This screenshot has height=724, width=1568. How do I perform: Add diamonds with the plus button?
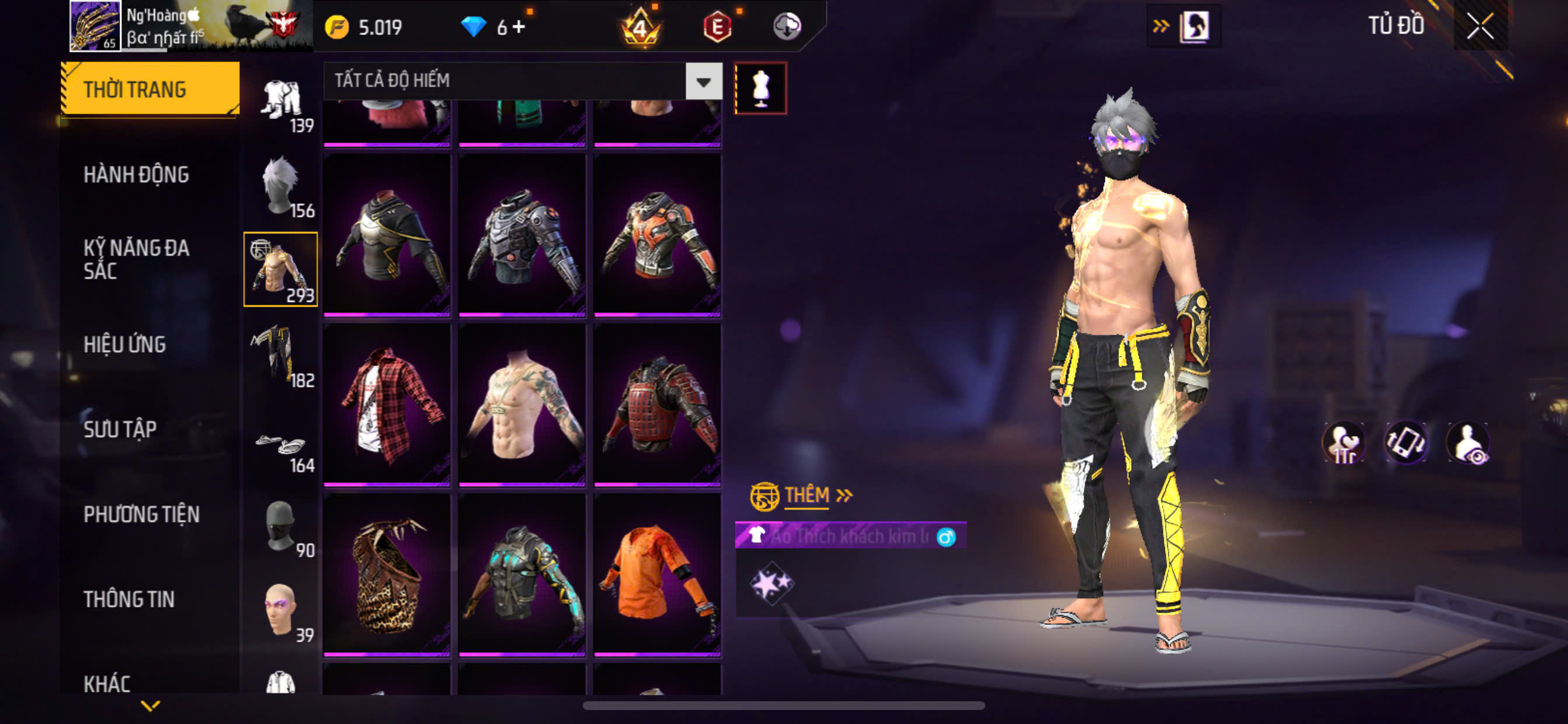(519, 27)
